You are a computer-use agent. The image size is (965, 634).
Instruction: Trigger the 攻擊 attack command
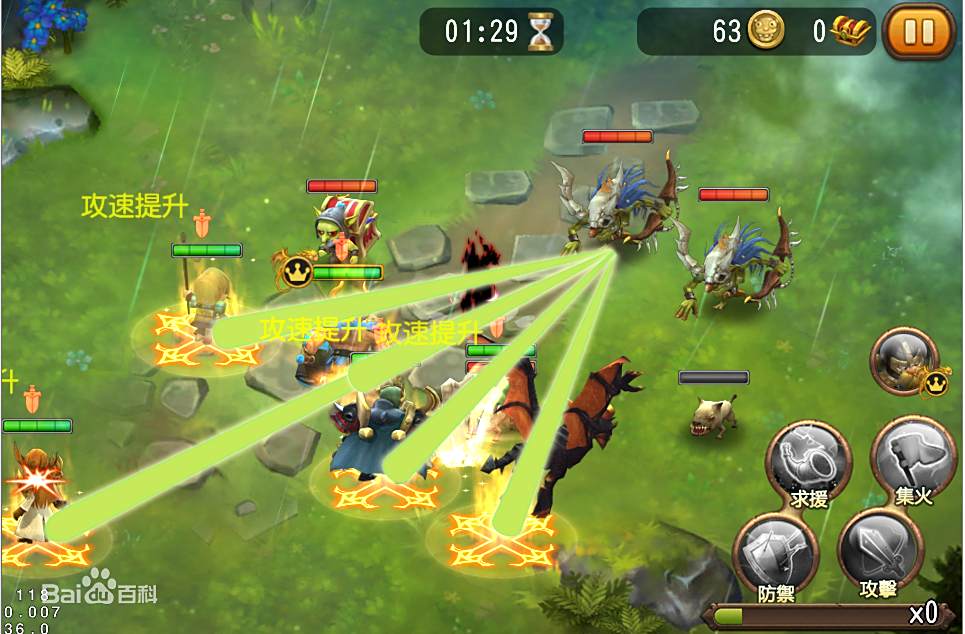click(x=879, y=553)
